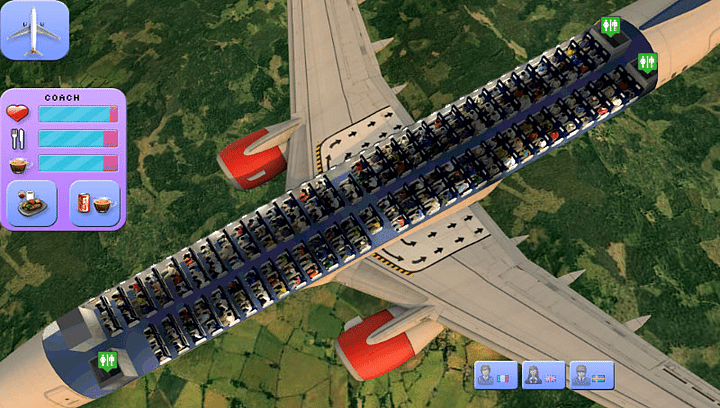Screen dimensions: 720x408
Task: Select the crew member with Swedish flag
Action: click(x=593, y=375)
